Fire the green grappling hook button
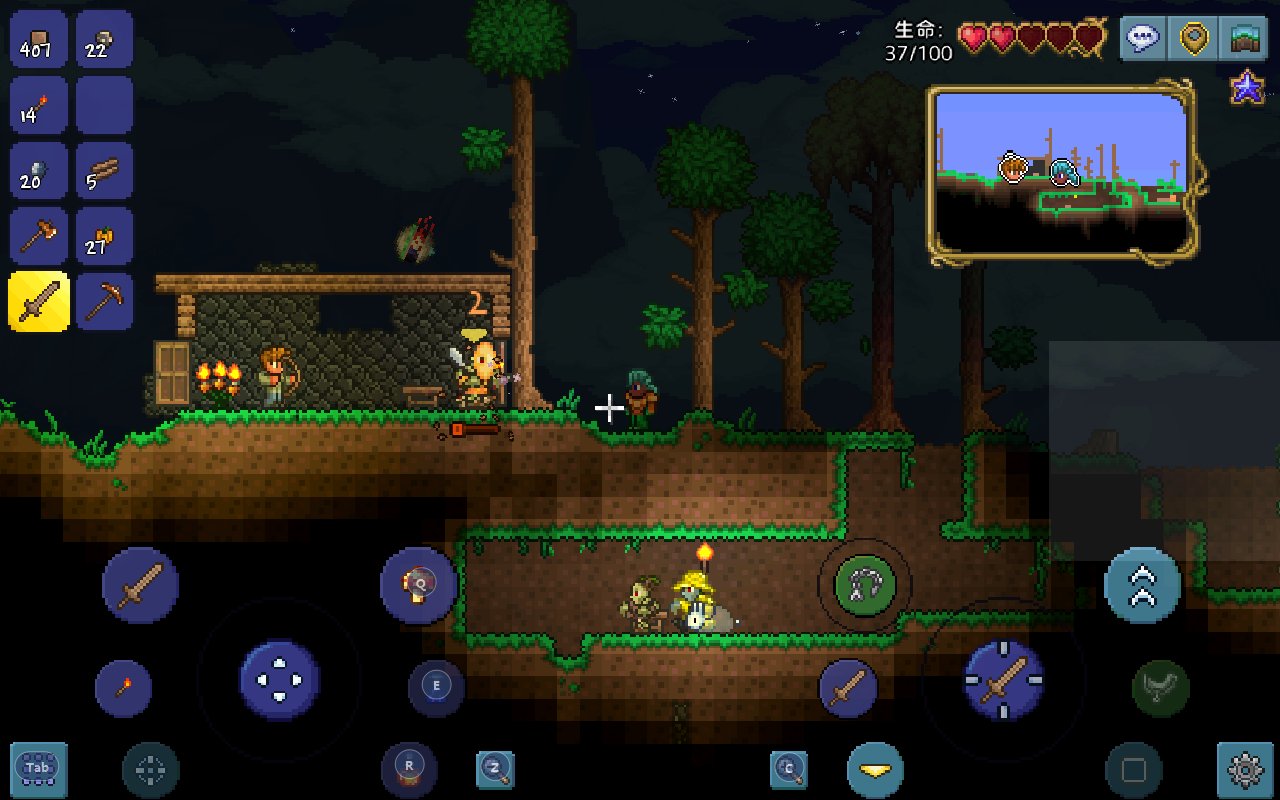 coord(865,586)
